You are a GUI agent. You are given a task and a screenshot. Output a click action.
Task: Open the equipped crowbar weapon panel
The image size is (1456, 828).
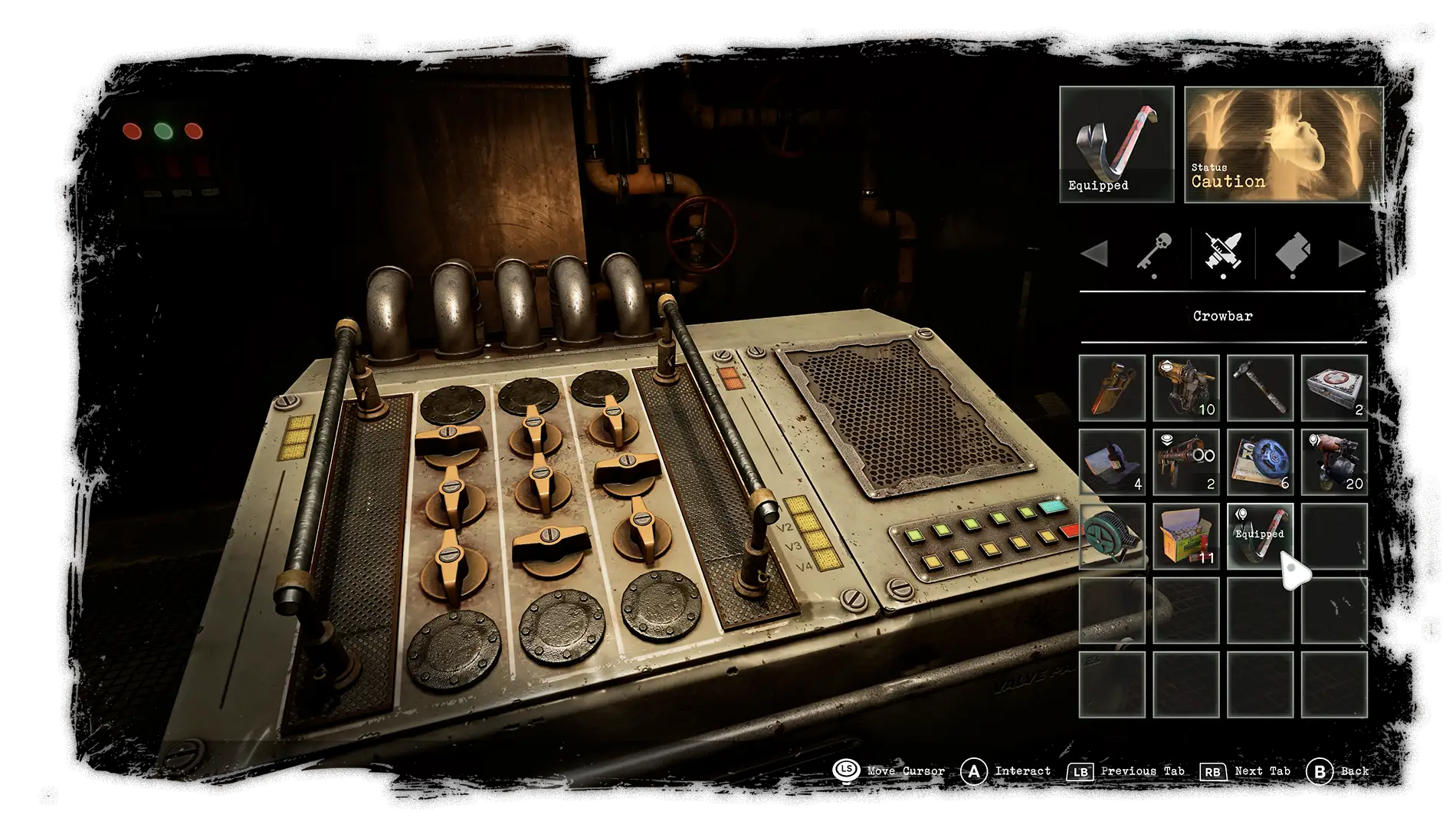pos(1117,144)
